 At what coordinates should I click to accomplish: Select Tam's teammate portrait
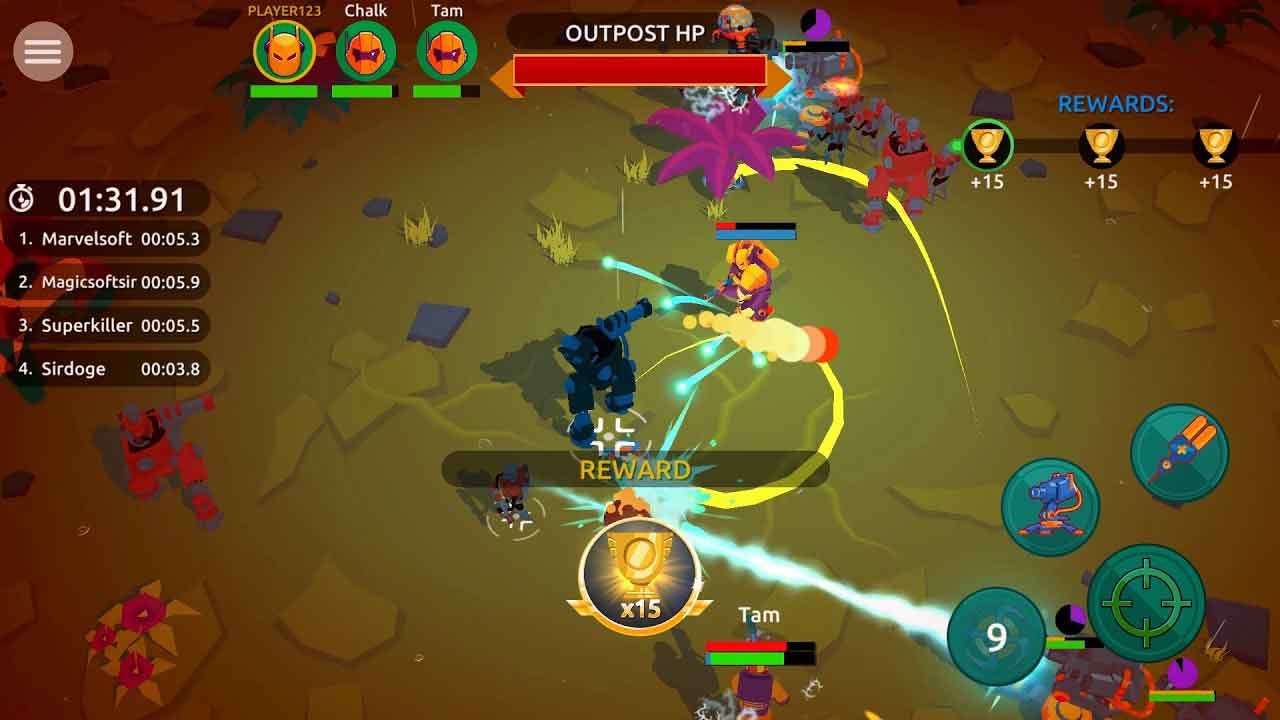[446, 51]
